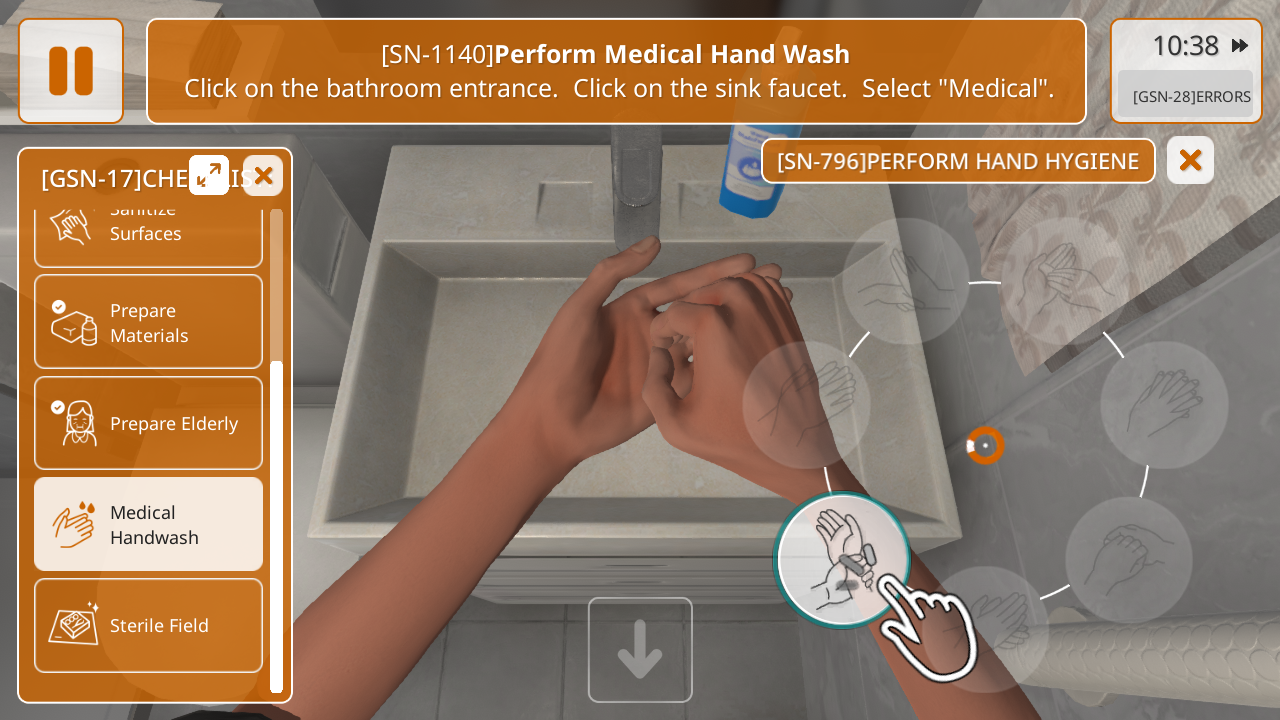Screen dimensions: 1280x720
Task: Expand the checklist panel
Action: tap(209, 176)
